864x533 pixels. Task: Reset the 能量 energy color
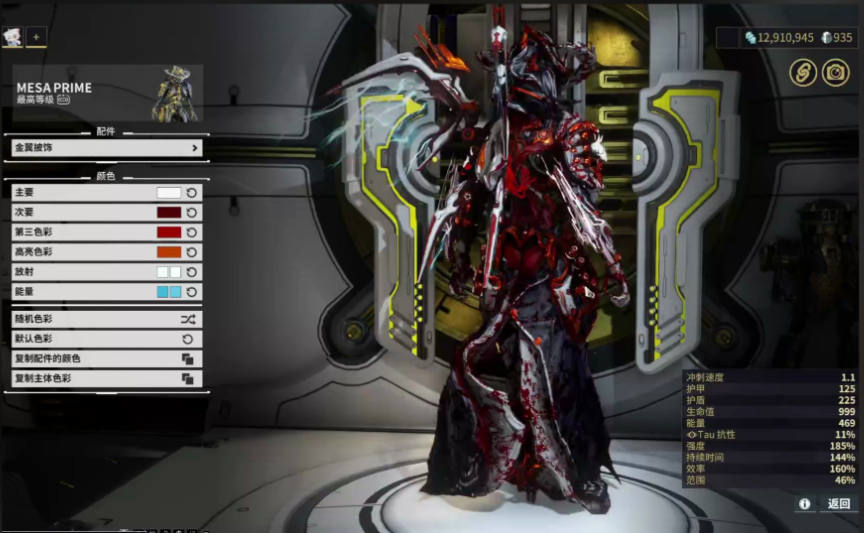192,292
